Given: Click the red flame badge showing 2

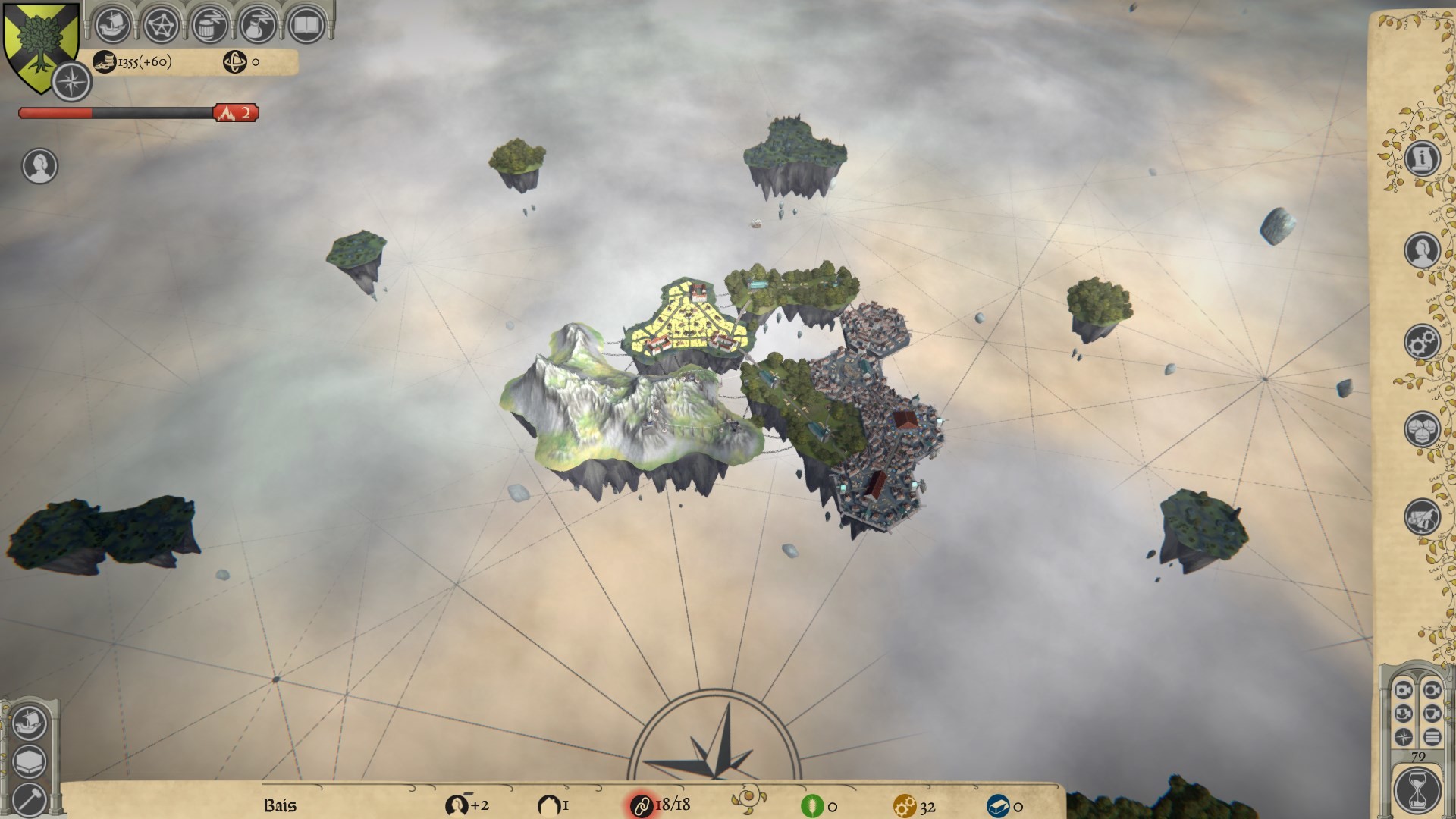Looking at the screenshot, I should pos(237,111).
